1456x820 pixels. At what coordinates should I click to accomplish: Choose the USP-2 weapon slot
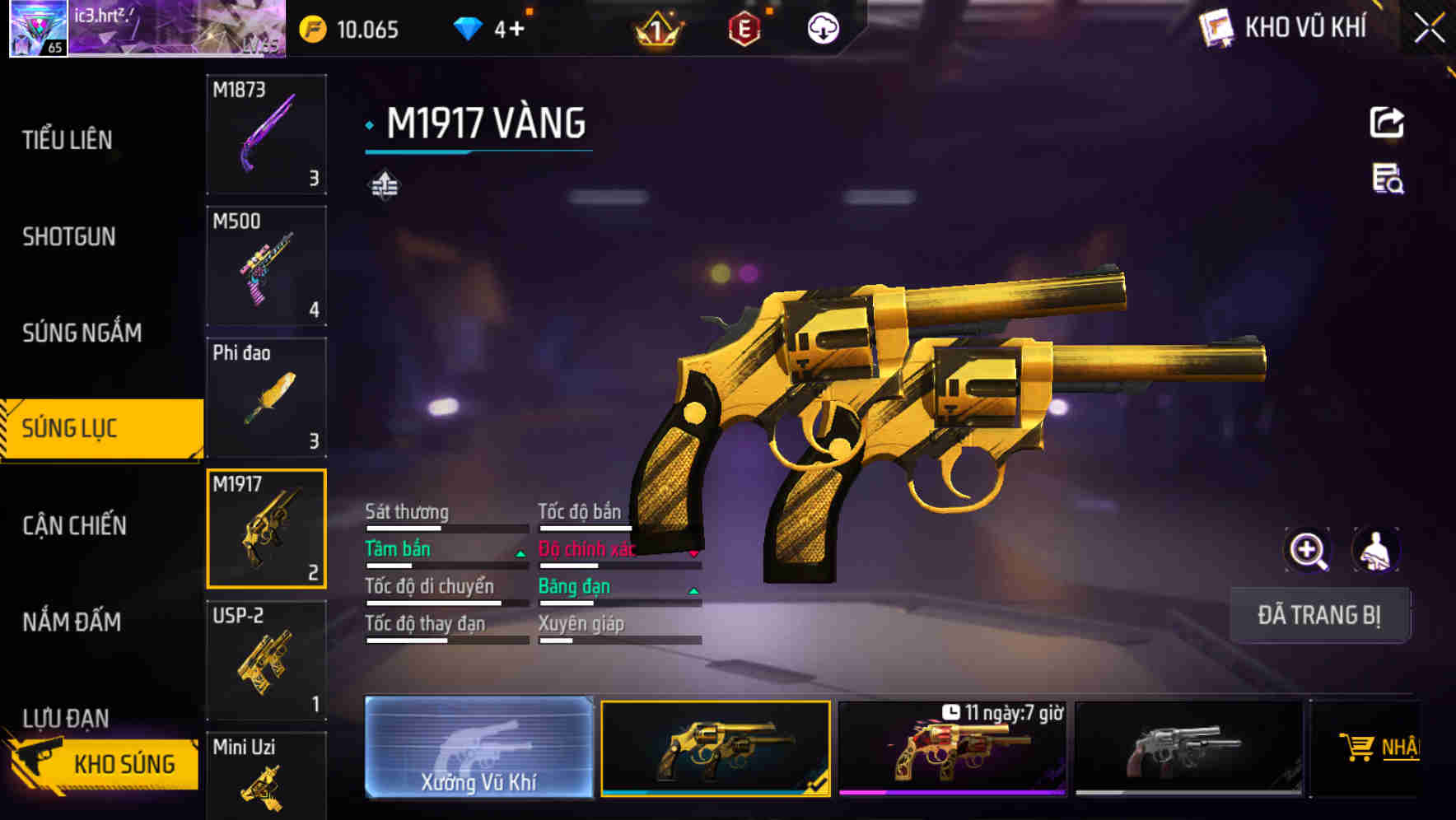pyautogui.click(x=266, y=660)
